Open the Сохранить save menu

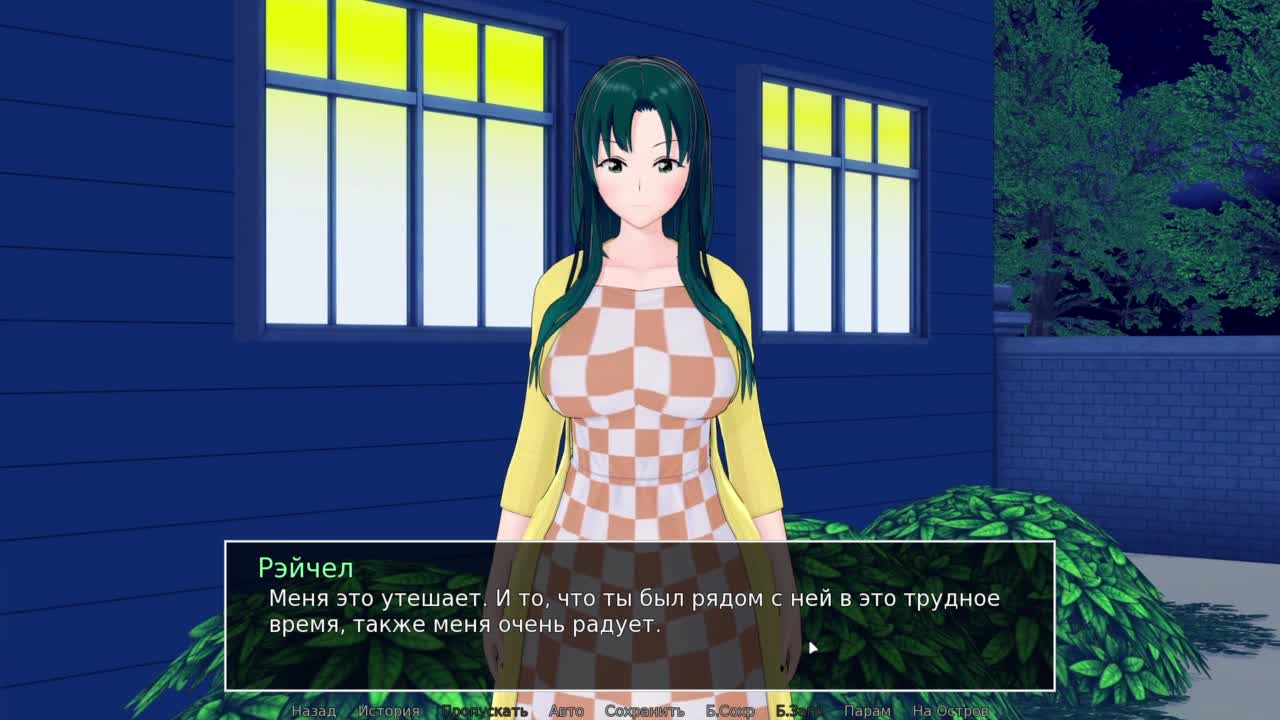[x=644, y=711]
